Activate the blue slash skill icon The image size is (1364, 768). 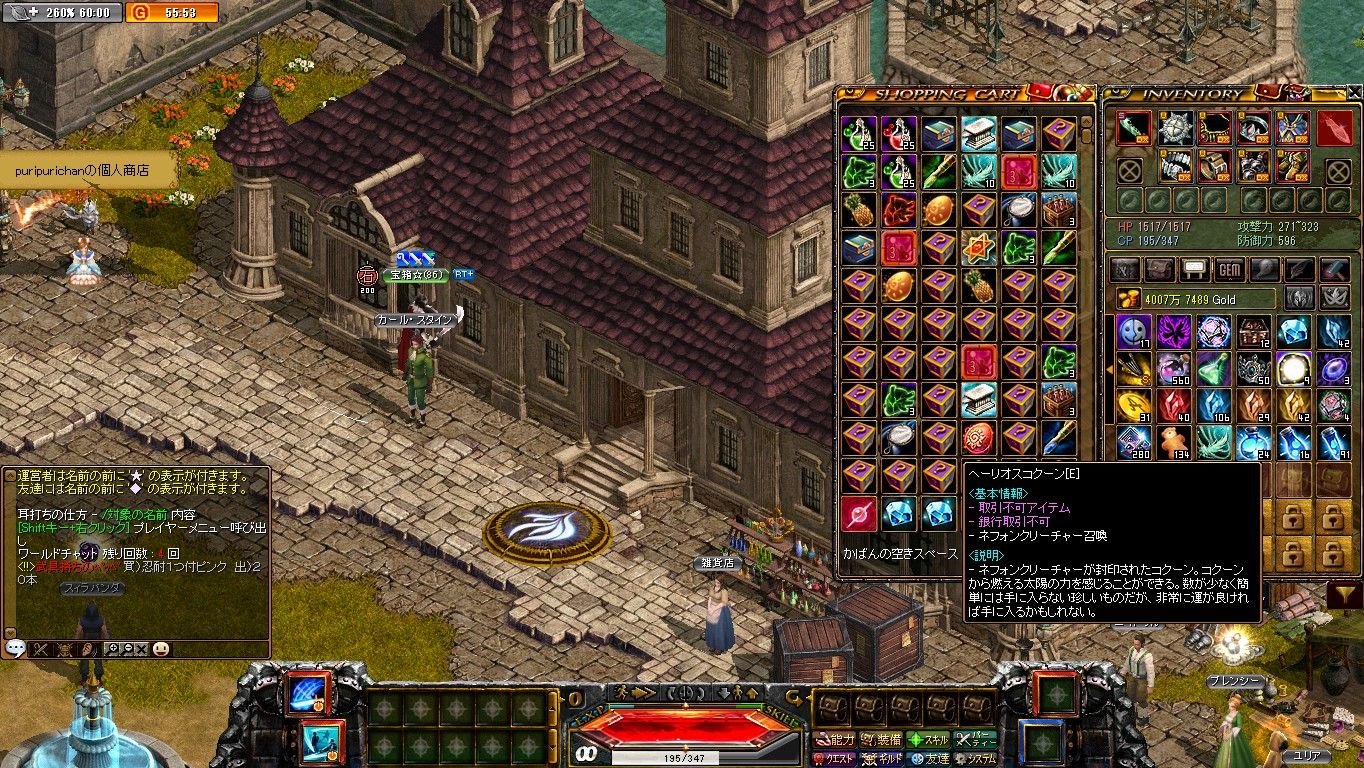coord(308,693)
